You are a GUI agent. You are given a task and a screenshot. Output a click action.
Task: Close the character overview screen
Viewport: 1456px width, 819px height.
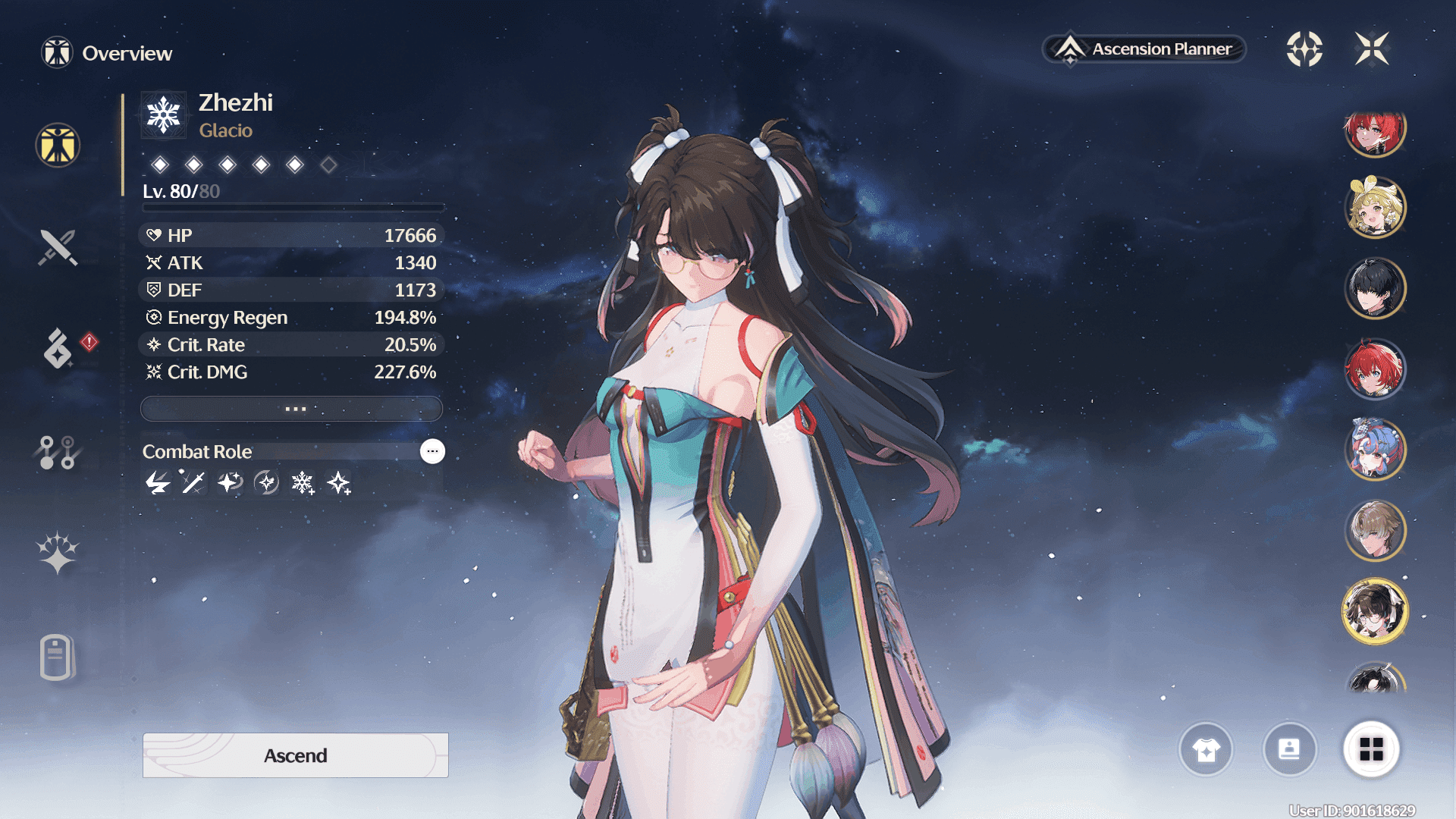[x=1372, y=49]
